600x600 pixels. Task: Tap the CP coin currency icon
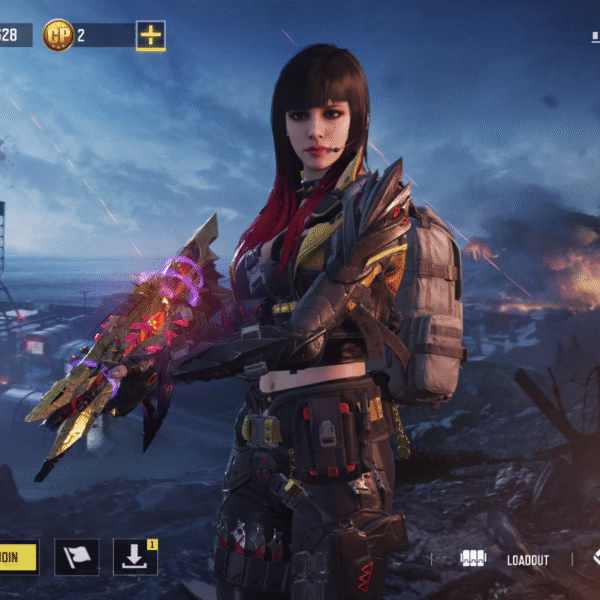pos(58,35)
